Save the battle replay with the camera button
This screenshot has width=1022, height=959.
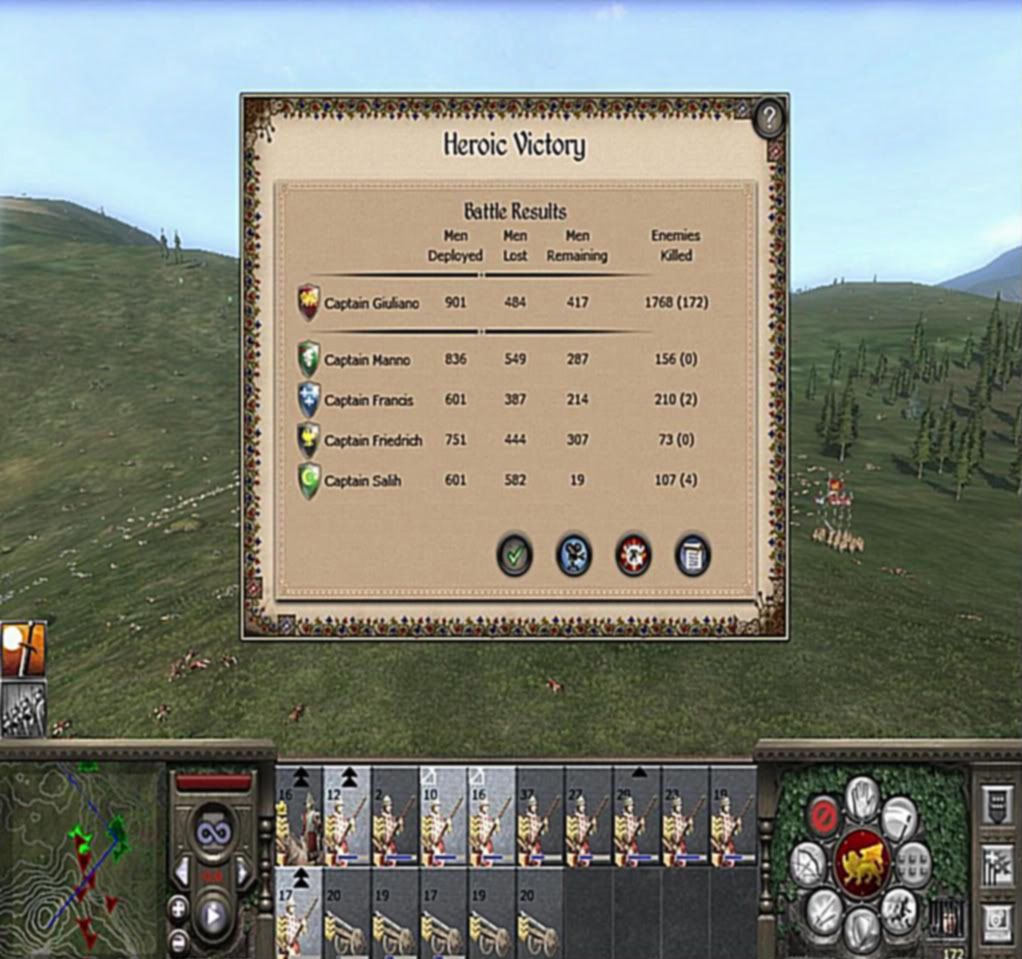click(574, 556)
